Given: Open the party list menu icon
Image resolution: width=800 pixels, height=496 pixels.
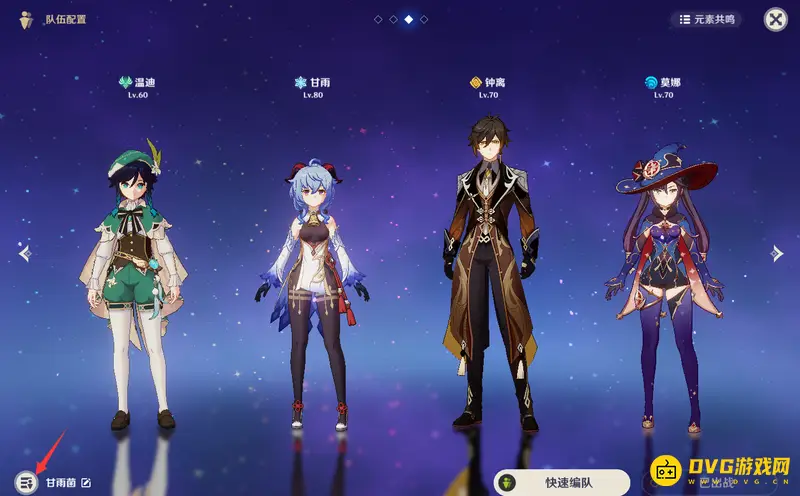Looking at the screenshot, I should 27,482.
